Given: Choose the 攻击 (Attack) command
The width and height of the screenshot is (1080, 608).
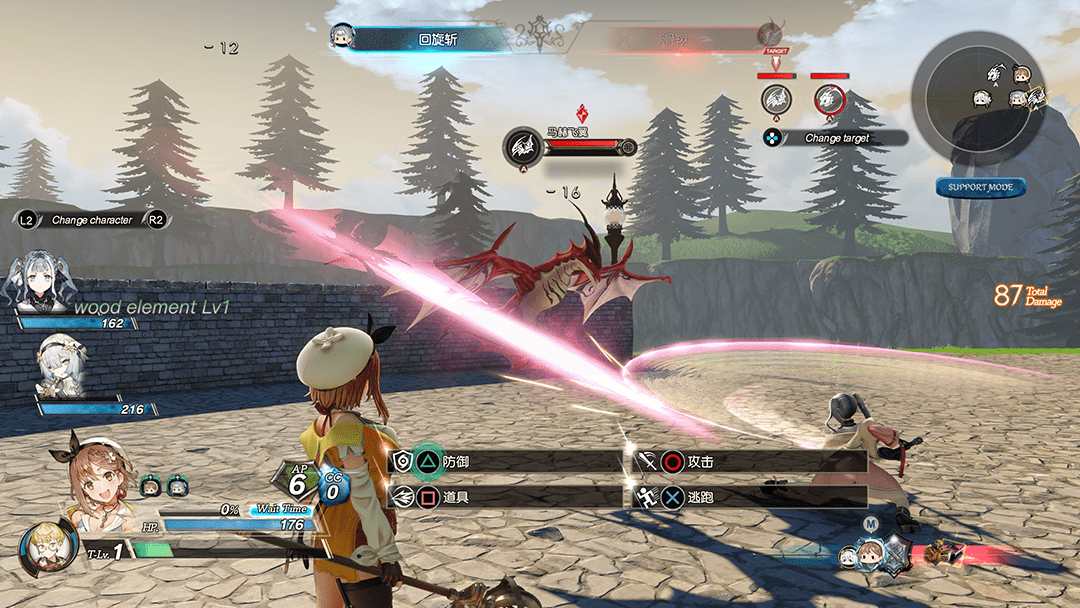Looking at the screenshot, I should click(750, 462).
